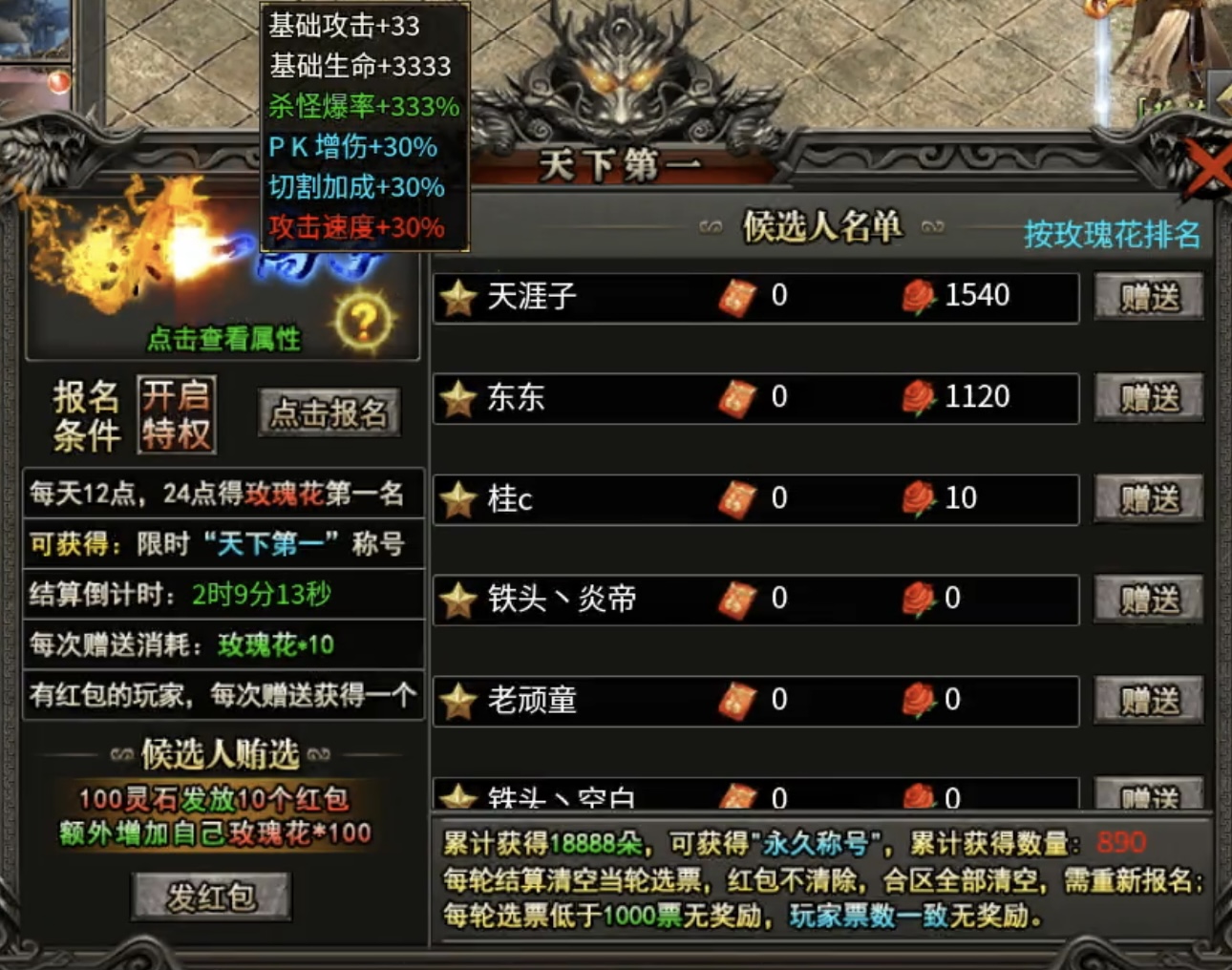This screenshot has height=970, width=1232.
Task: Click the rose icon next to 铁头丶空白
Action: (919, 793)
